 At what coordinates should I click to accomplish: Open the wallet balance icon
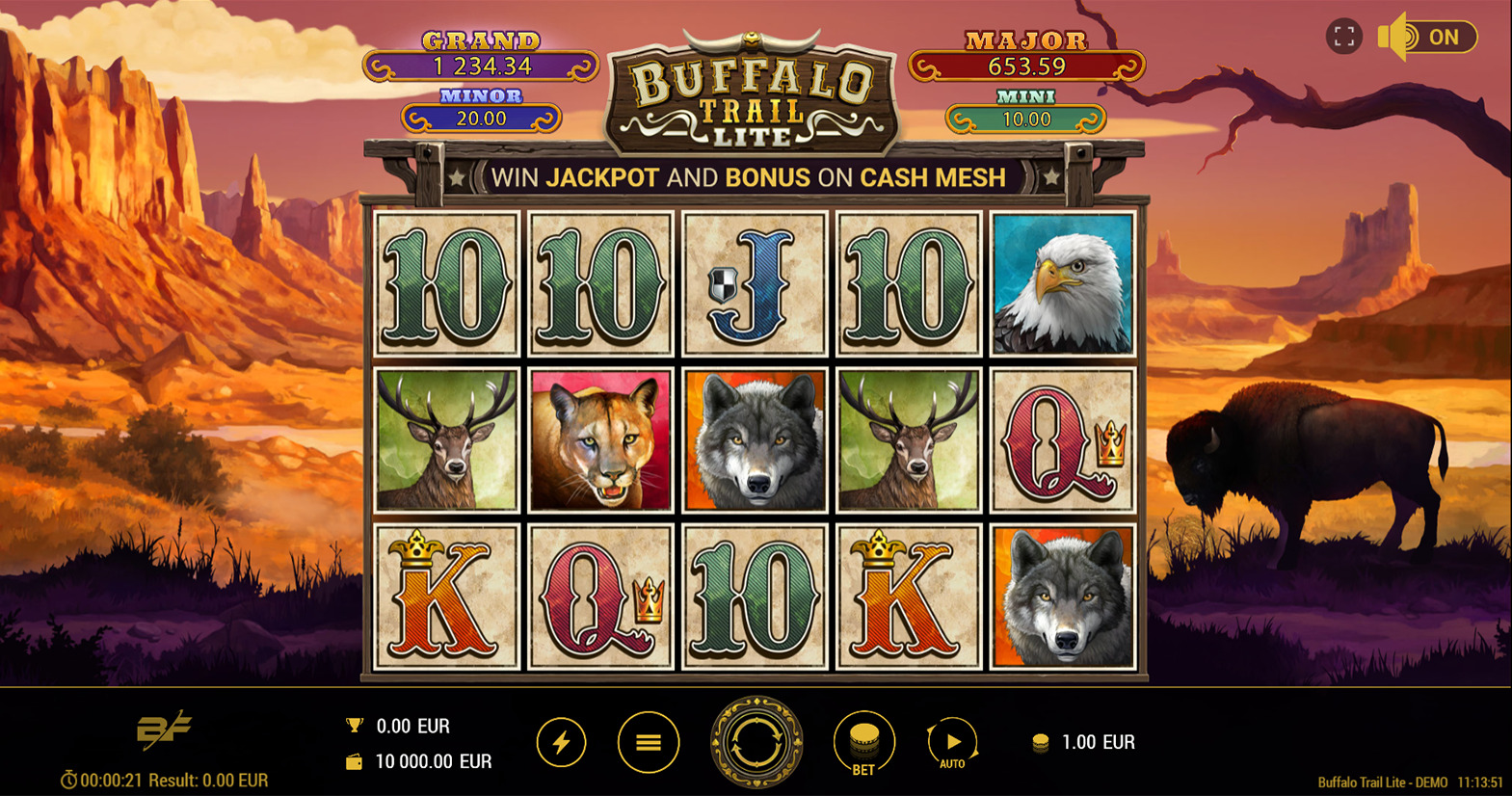coord(354,760)
